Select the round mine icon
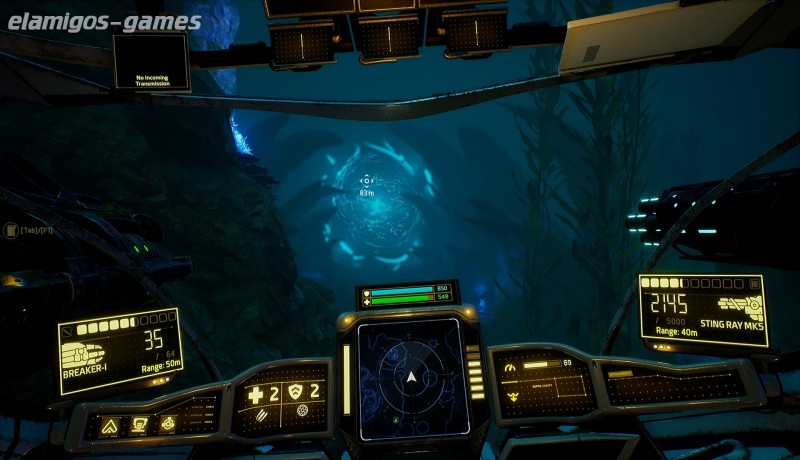The width and height of the screenshot is (800, 460). tap(303, 412)
